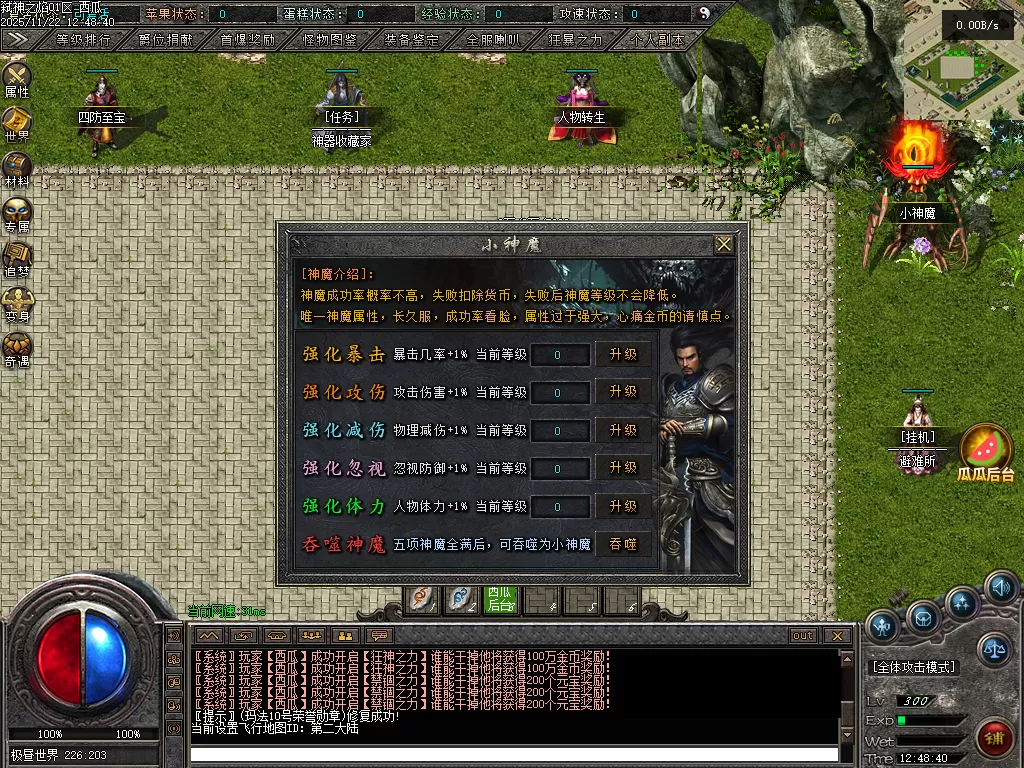The height and width of the screenshot is (768, 1024).
Task: Open the 装备鉴定 equipment appraisal menu
Action: coord(411,40)
